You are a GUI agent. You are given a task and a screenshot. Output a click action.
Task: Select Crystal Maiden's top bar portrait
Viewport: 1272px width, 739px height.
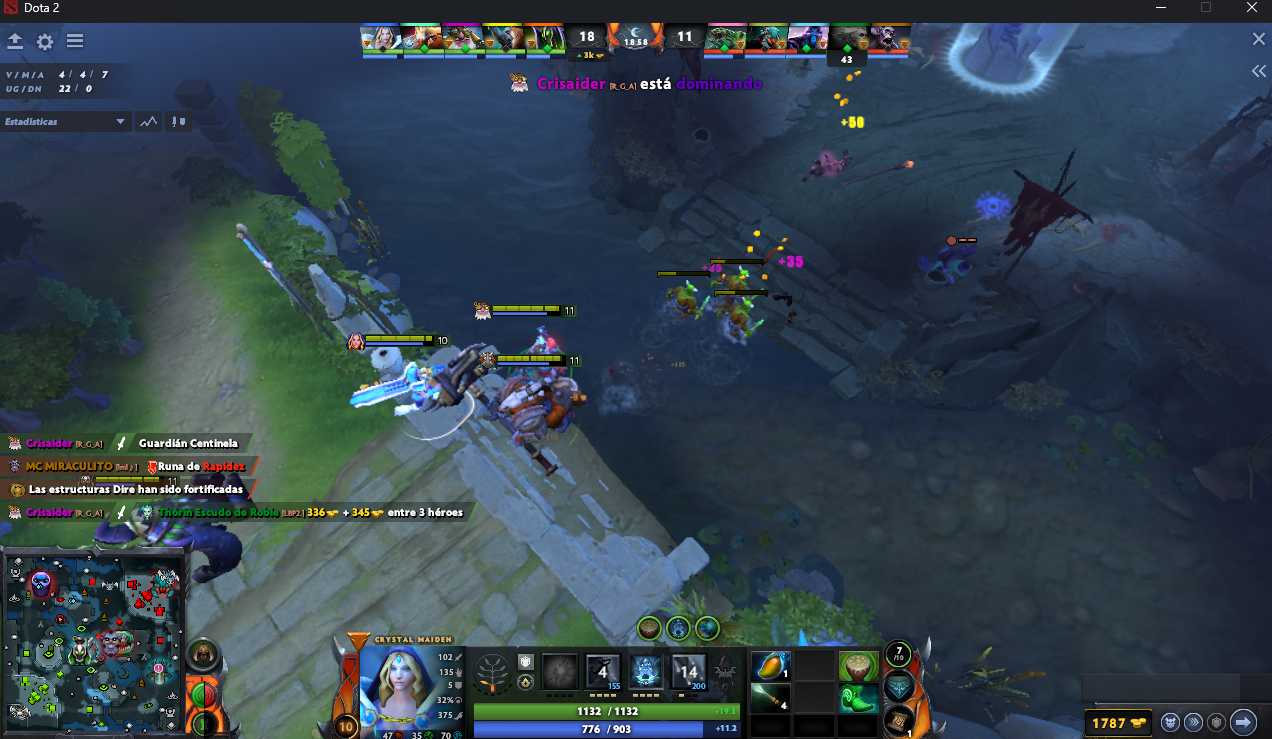tap(381, 38)
